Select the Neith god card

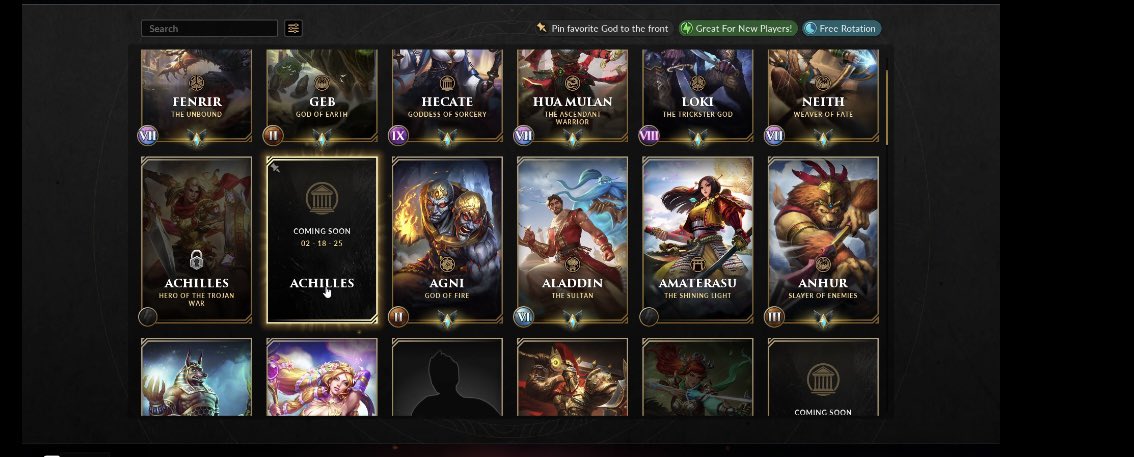click(823, 95)
